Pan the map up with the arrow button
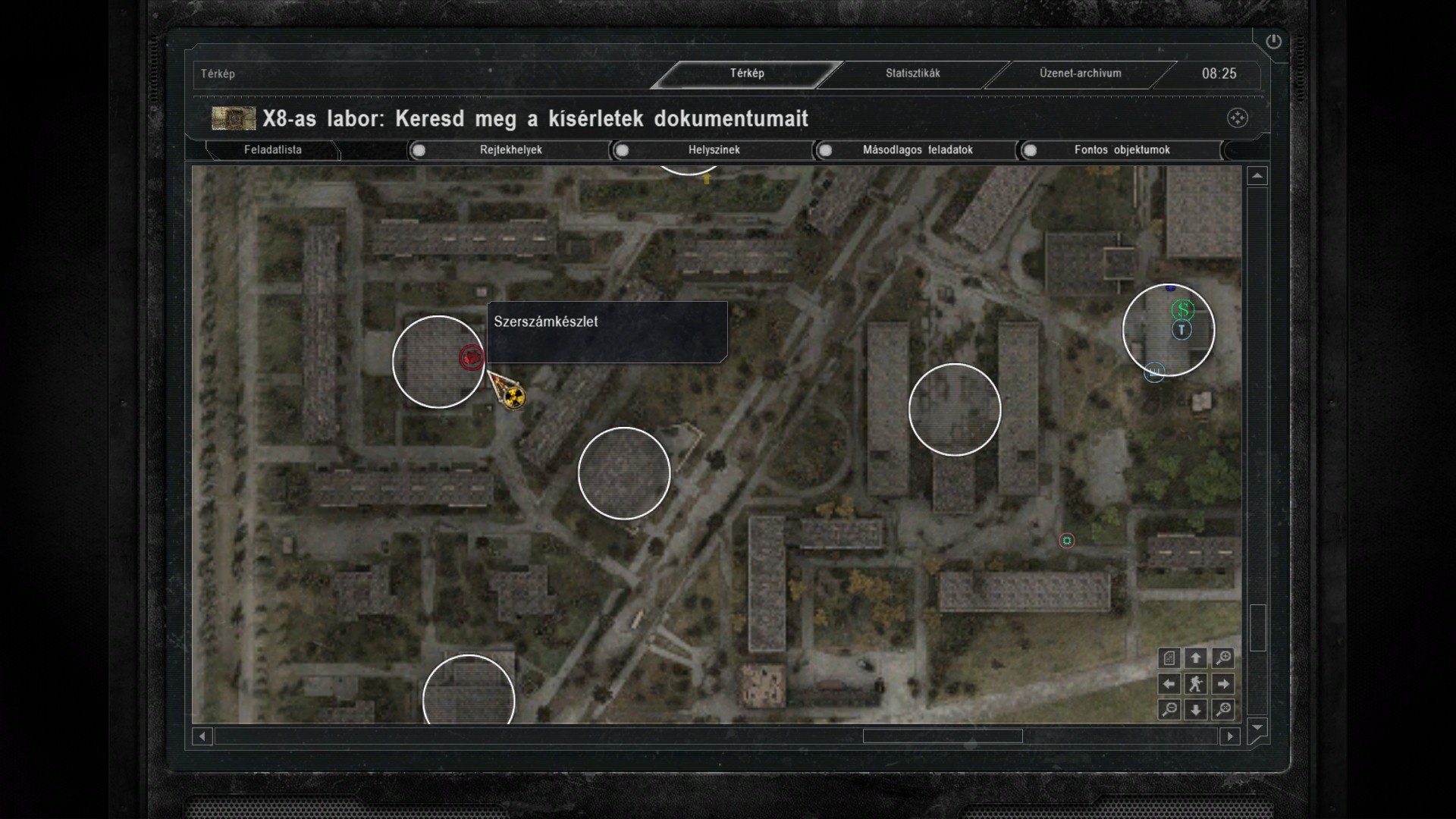Image resolution: width=1456 pixels, height=819 pixels. point(1196,658)
